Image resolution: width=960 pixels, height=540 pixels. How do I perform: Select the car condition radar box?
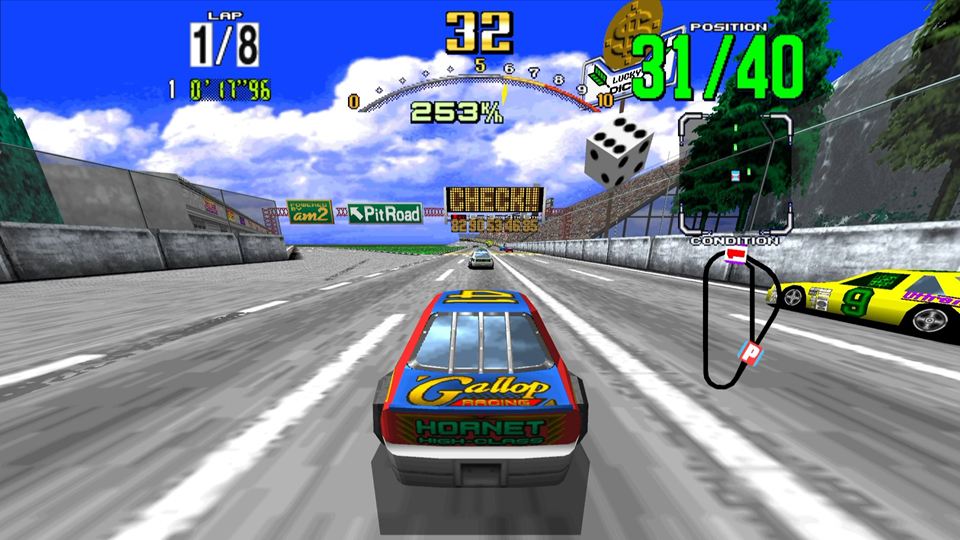pyautogui.click(x=736, y=173)
